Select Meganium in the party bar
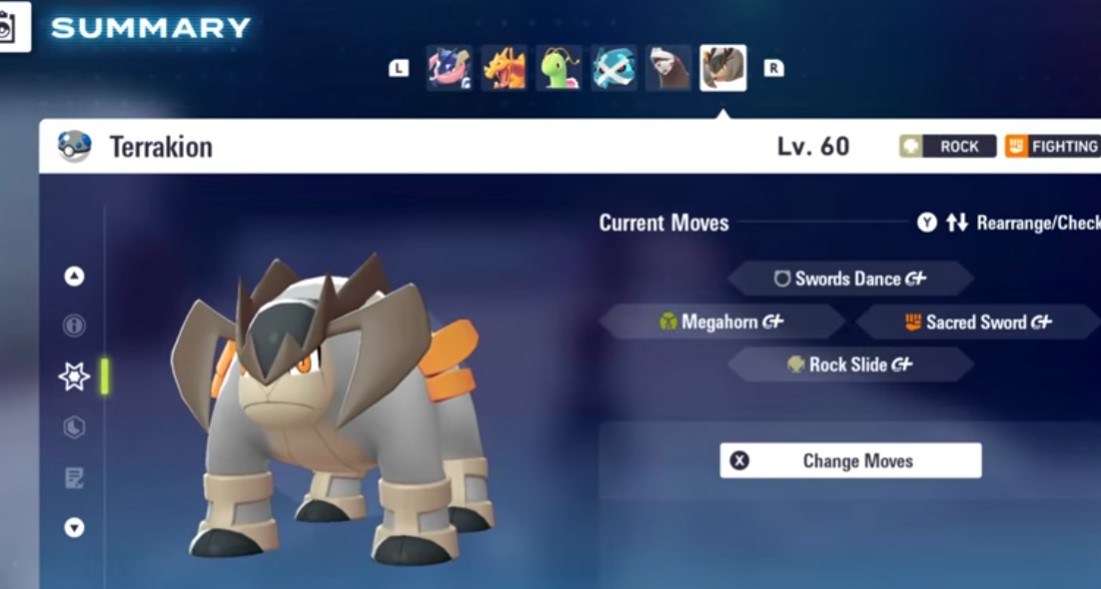Screen dimensions: 1101x589 [559, 68]
